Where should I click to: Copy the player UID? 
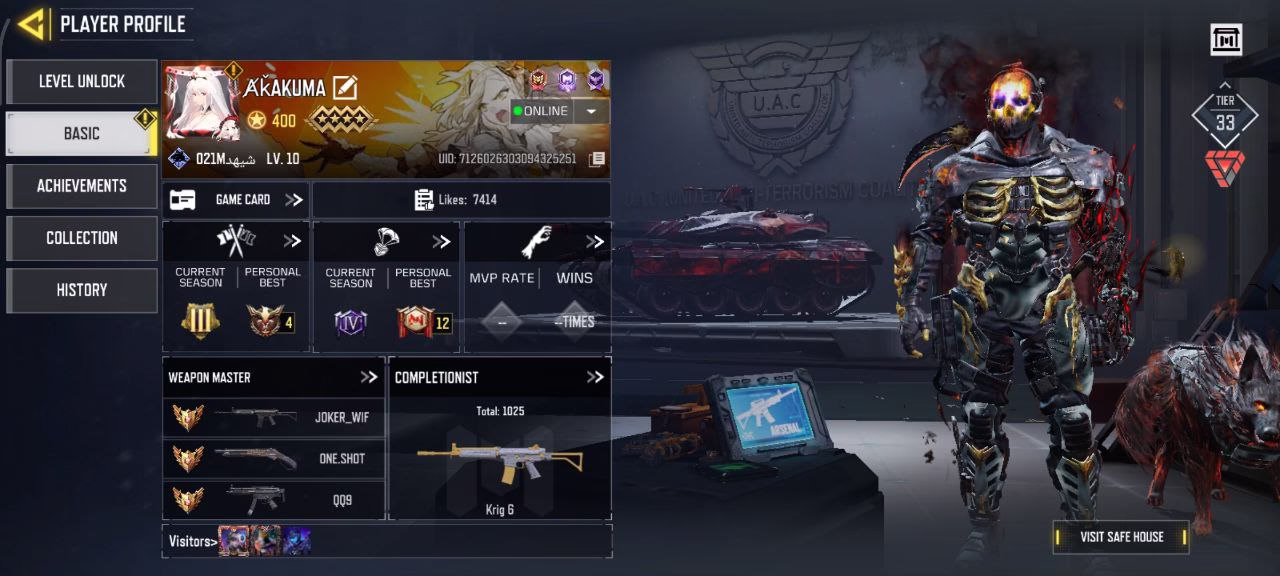(597, 159)
